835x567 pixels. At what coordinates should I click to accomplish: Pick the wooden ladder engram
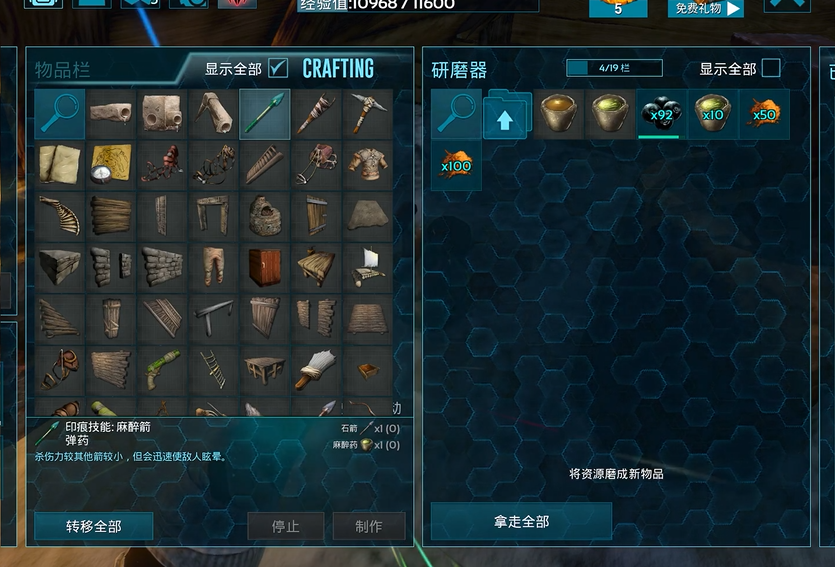point(214,370)
